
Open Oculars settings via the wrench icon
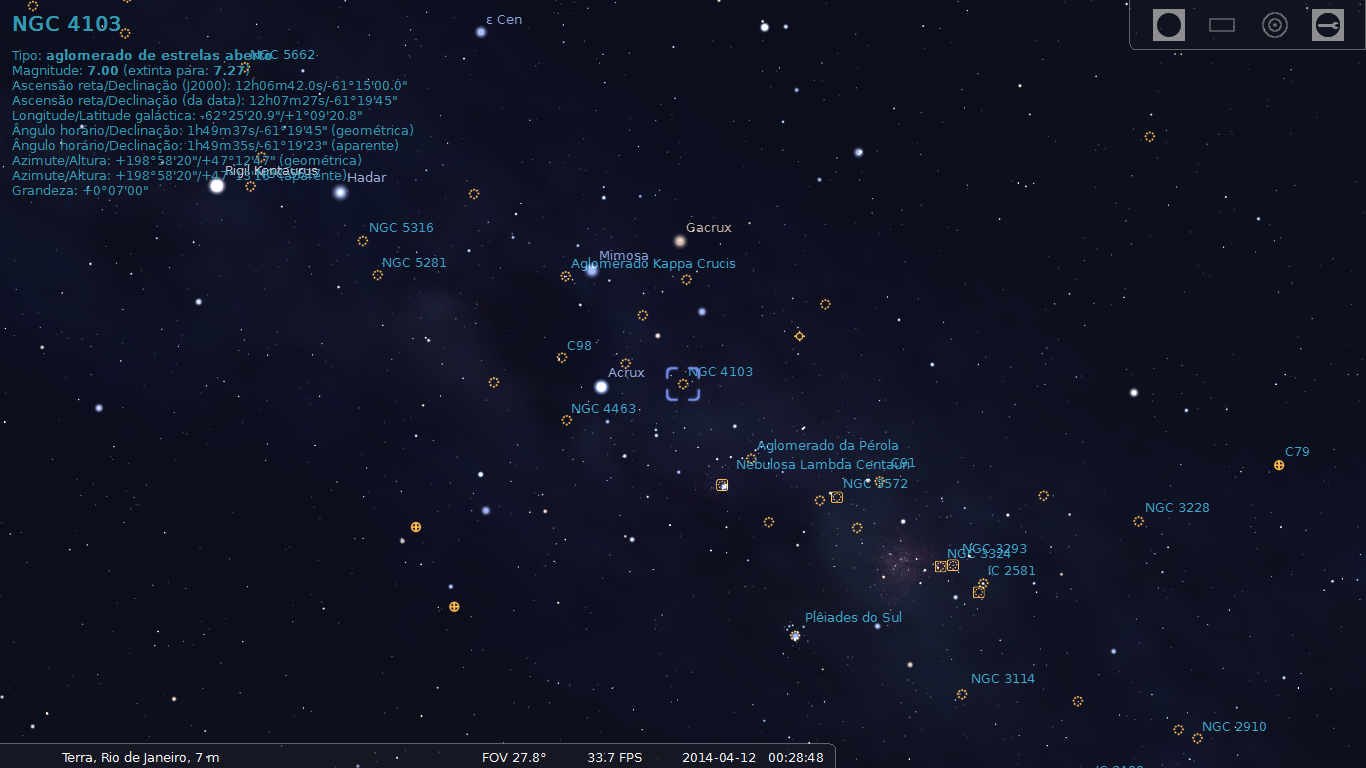tap(1327, 24)
